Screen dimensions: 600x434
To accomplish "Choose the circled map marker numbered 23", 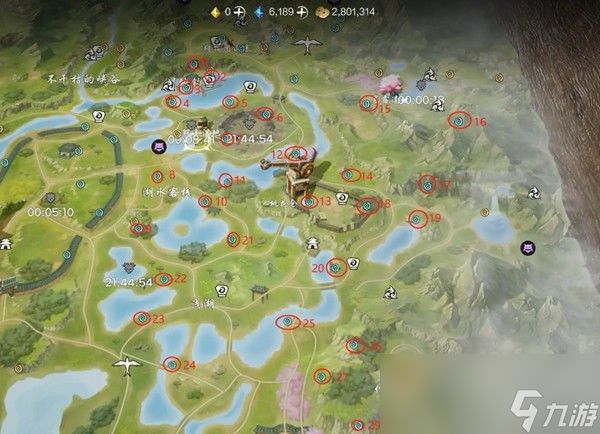I will click(x=140, y=318).
